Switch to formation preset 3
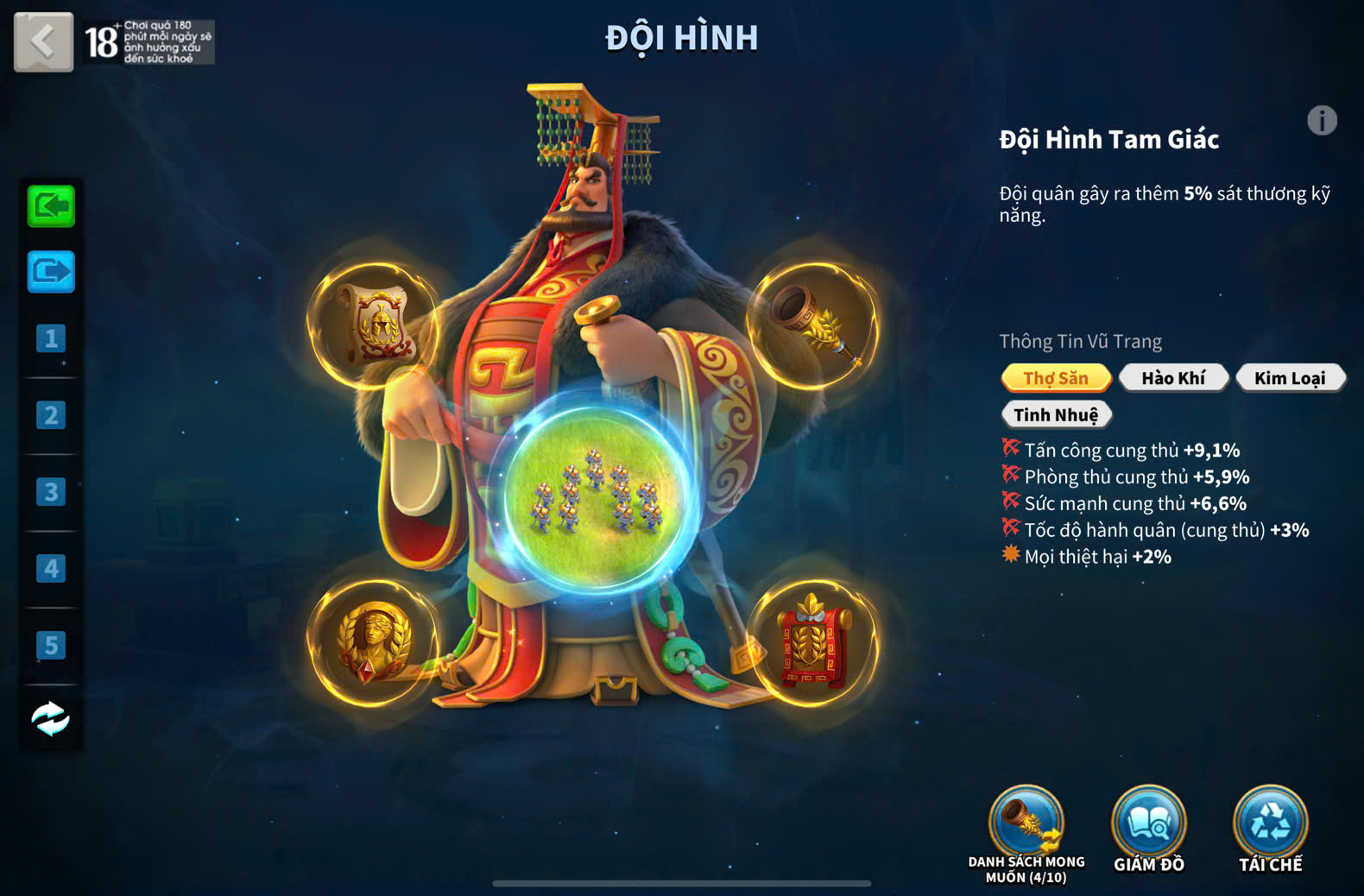This screenshot has height=896, width=1364. 51,492
